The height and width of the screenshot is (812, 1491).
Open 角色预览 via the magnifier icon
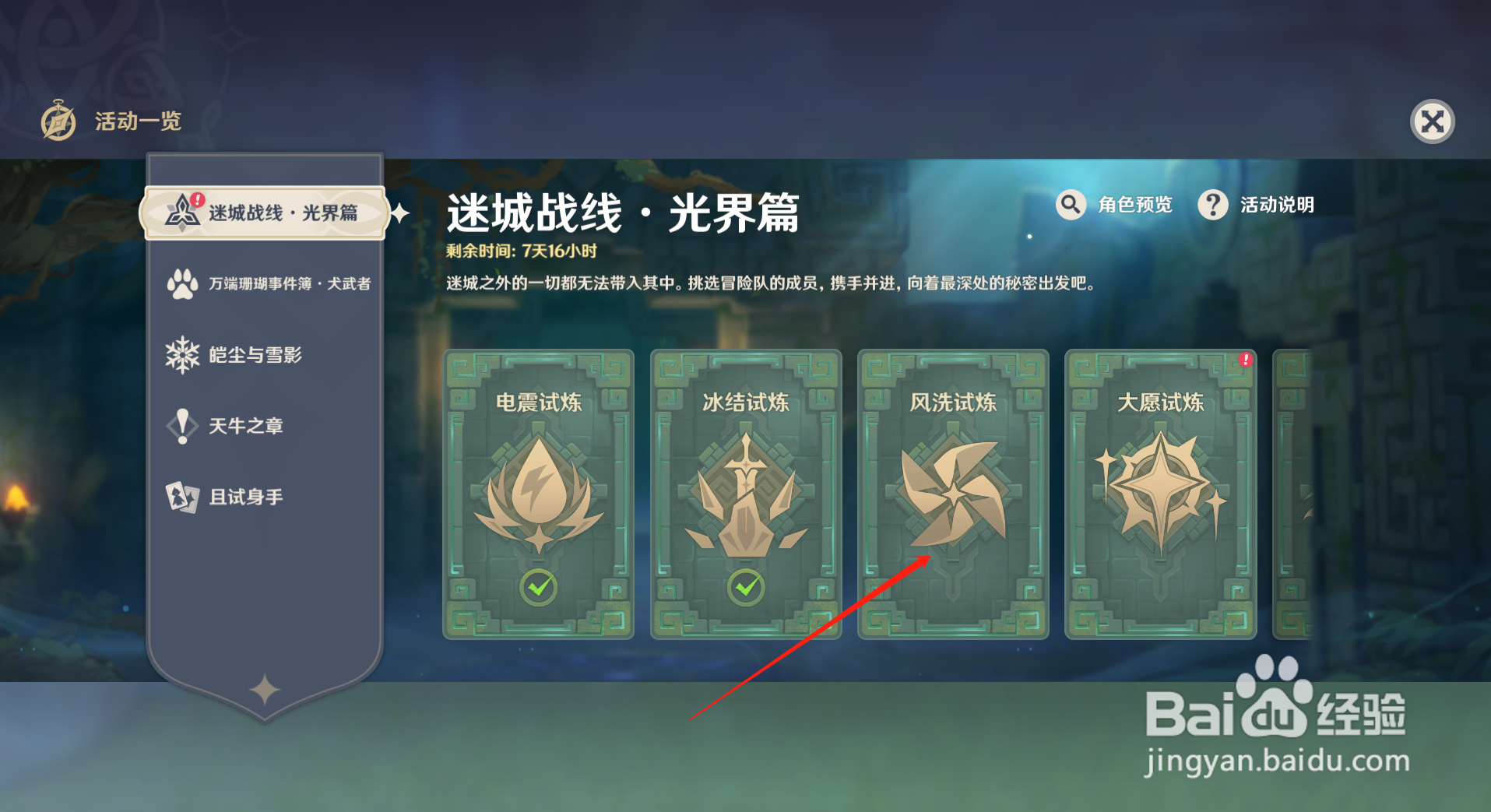click(1071, 205)
